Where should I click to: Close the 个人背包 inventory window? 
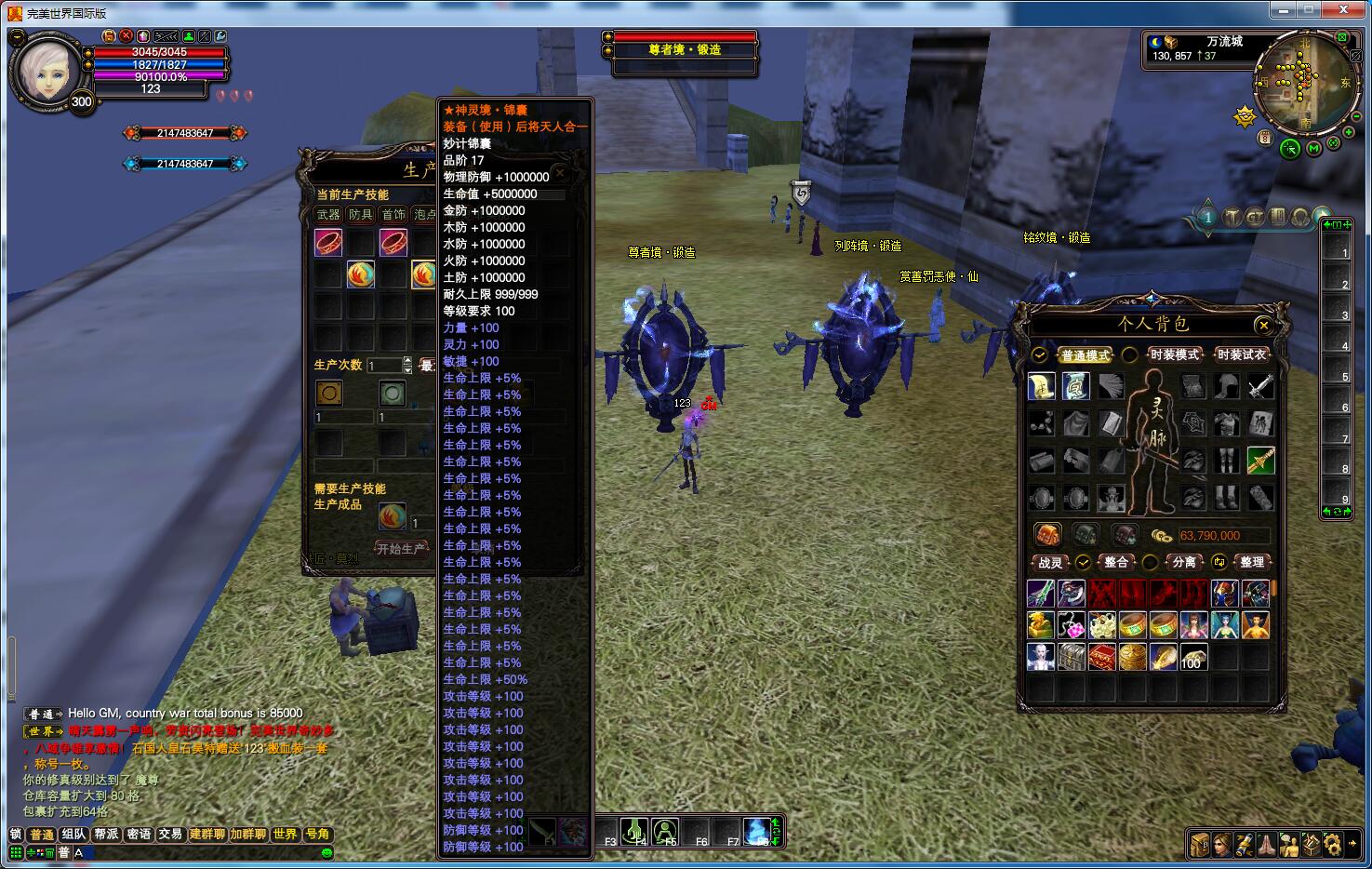1262,325
